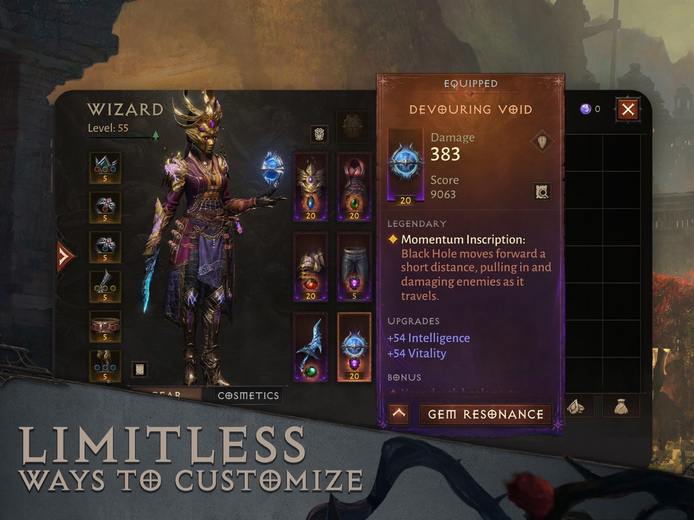
Task: Select the chest armor equipment slot
Action: click(x=353, y=187)
